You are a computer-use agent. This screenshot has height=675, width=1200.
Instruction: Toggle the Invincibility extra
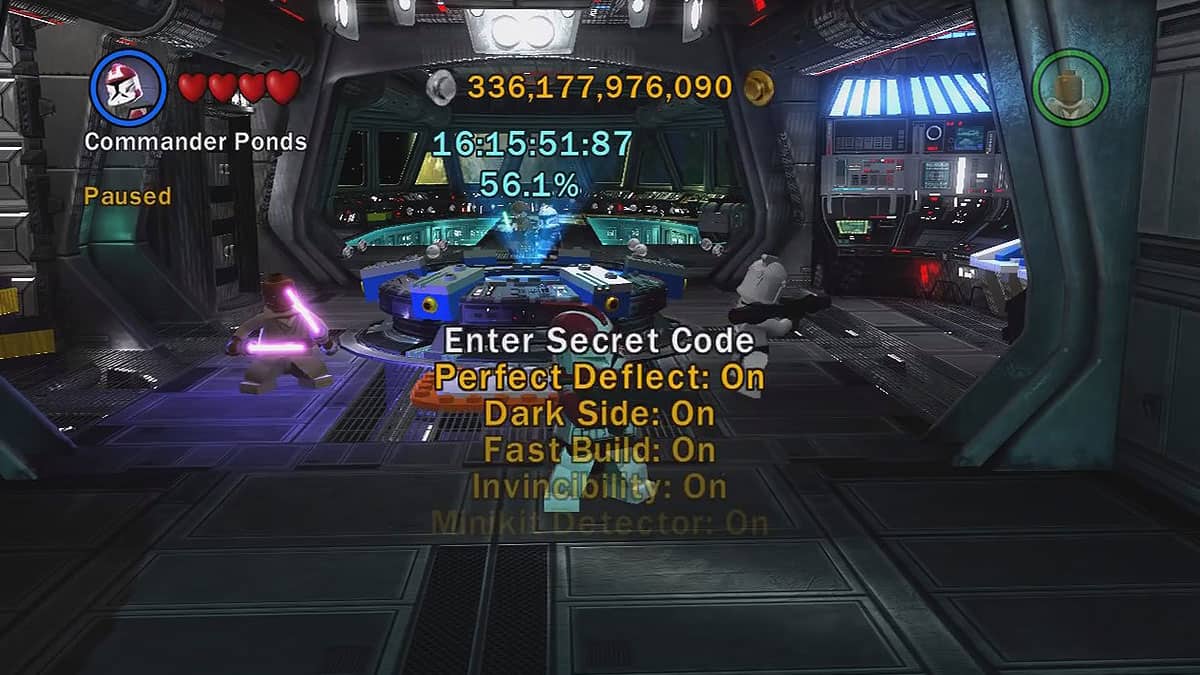(x=599, y=487)
